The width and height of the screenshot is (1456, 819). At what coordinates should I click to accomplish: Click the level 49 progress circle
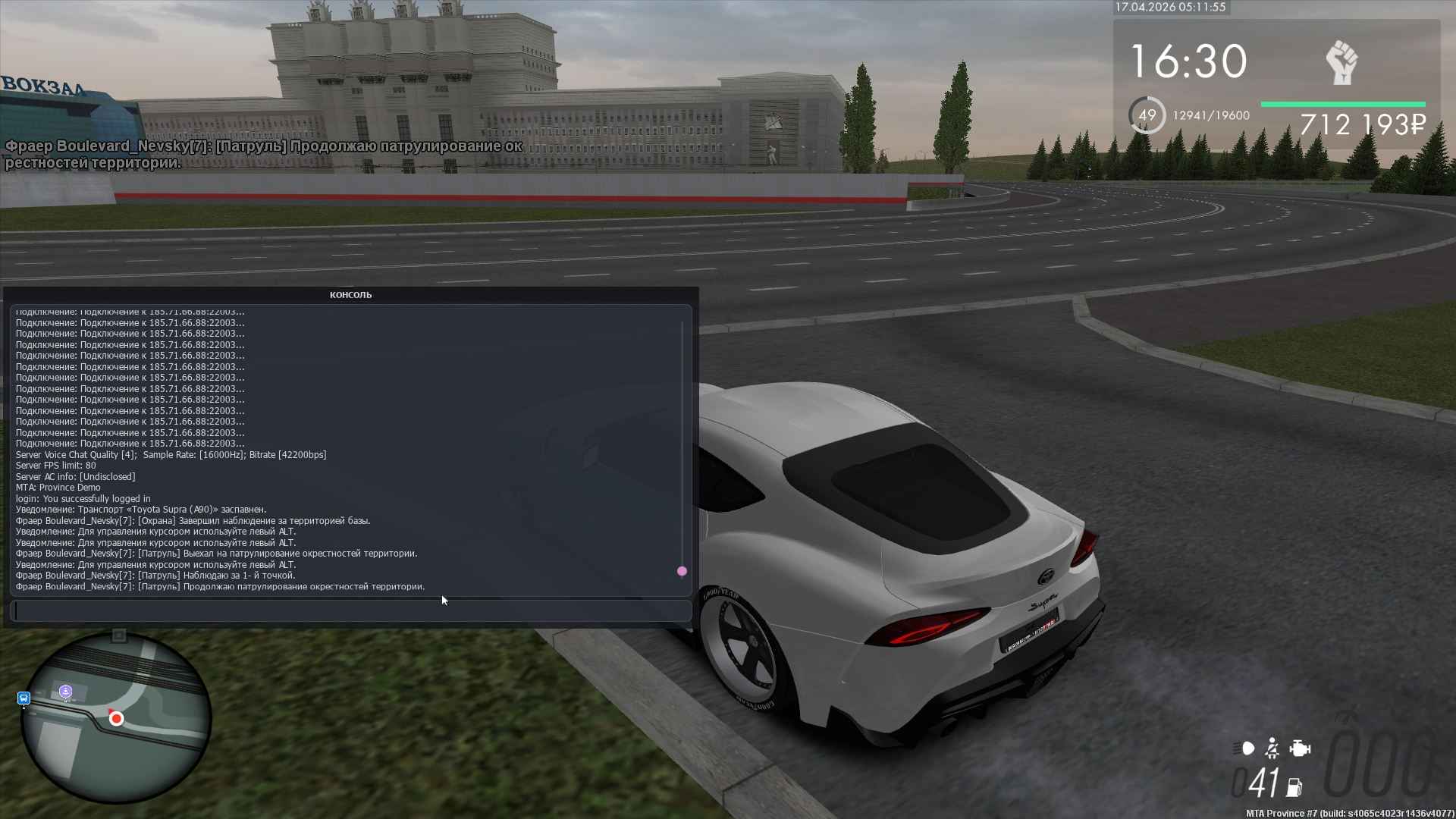pyautogui.click(x=1147, y=115)
